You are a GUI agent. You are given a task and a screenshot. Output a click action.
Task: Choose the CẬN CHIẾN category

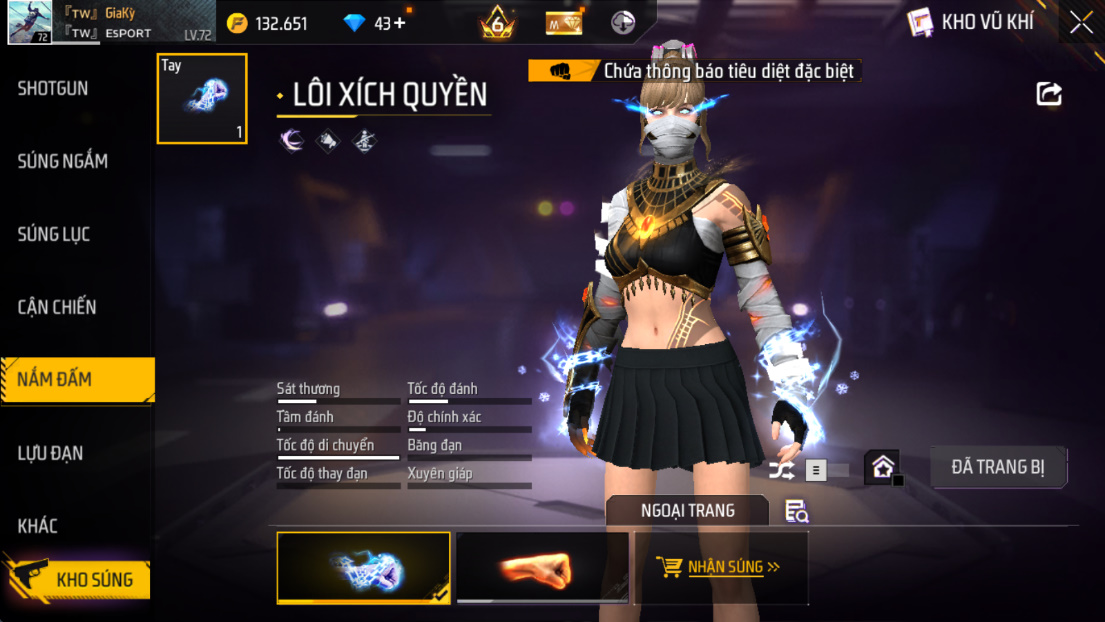(x=57, y=308)
